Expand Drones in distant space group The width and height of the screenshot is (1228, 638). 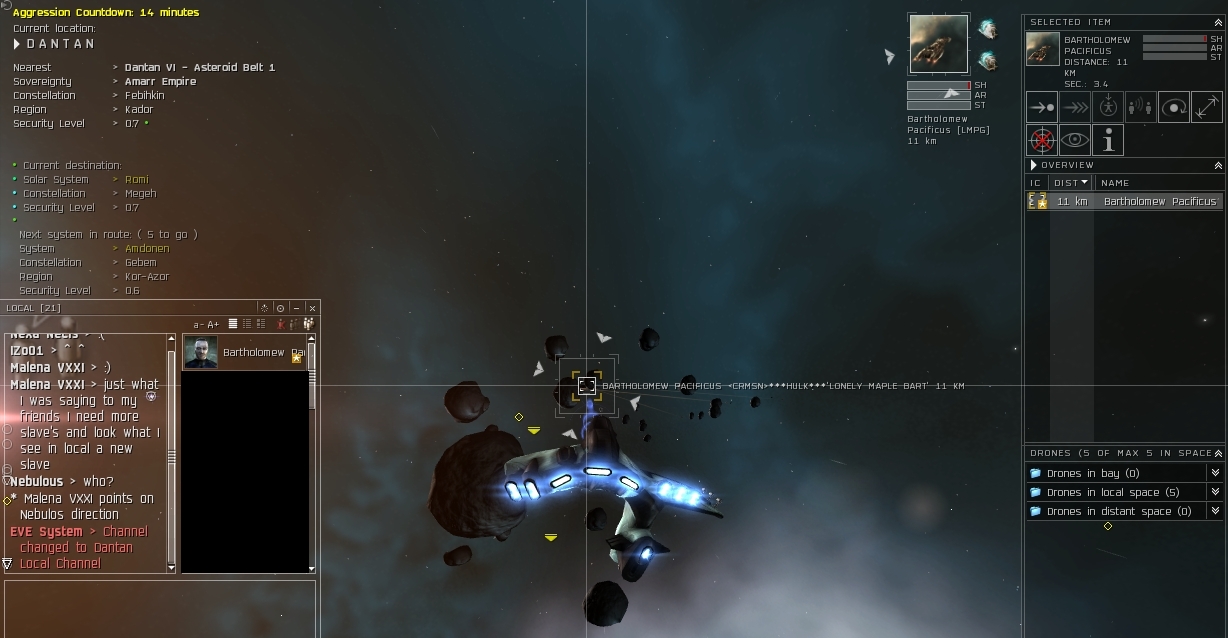1215,511
